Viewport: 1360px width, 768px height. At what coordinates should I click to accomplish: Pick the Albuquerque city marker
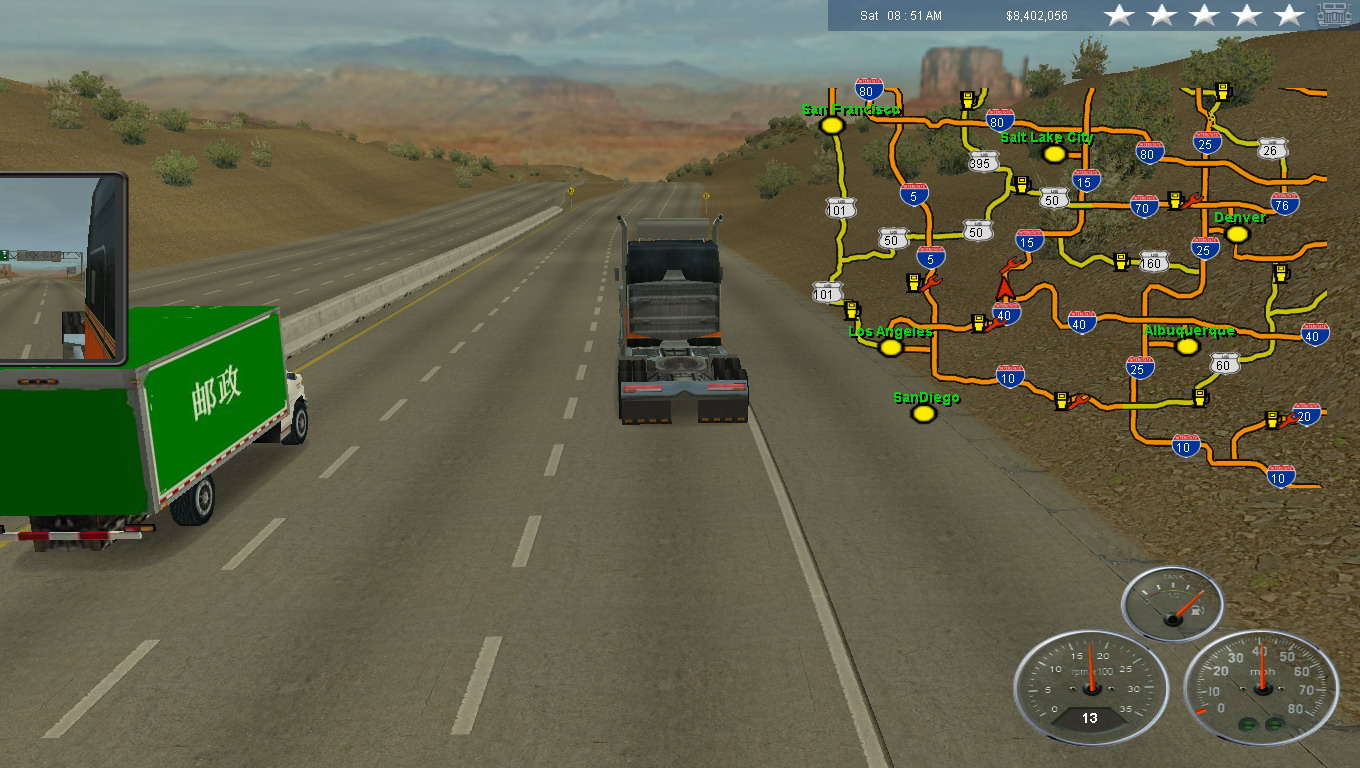[x=1187, y=346]
